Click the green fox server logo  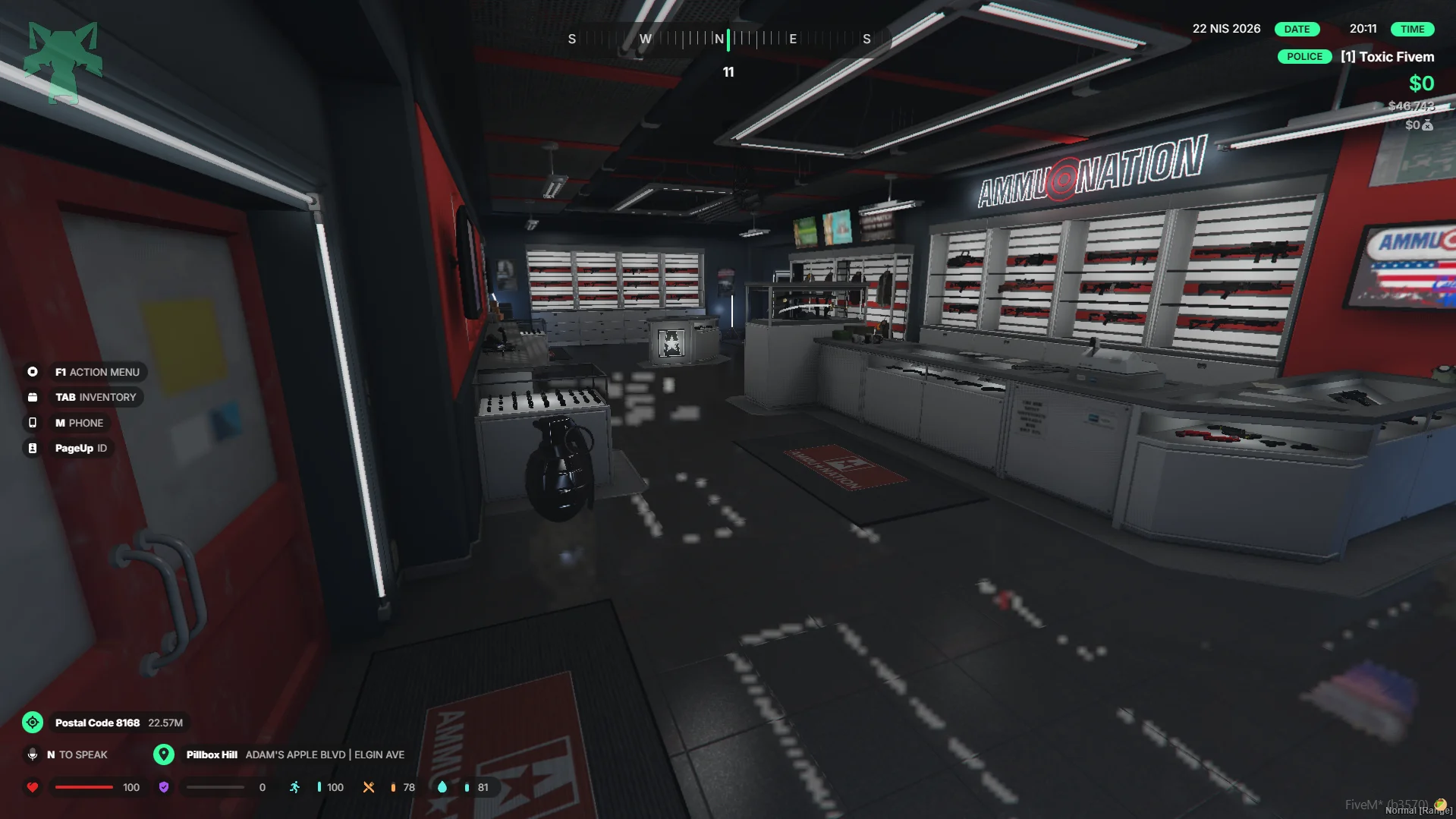(63, 62)
